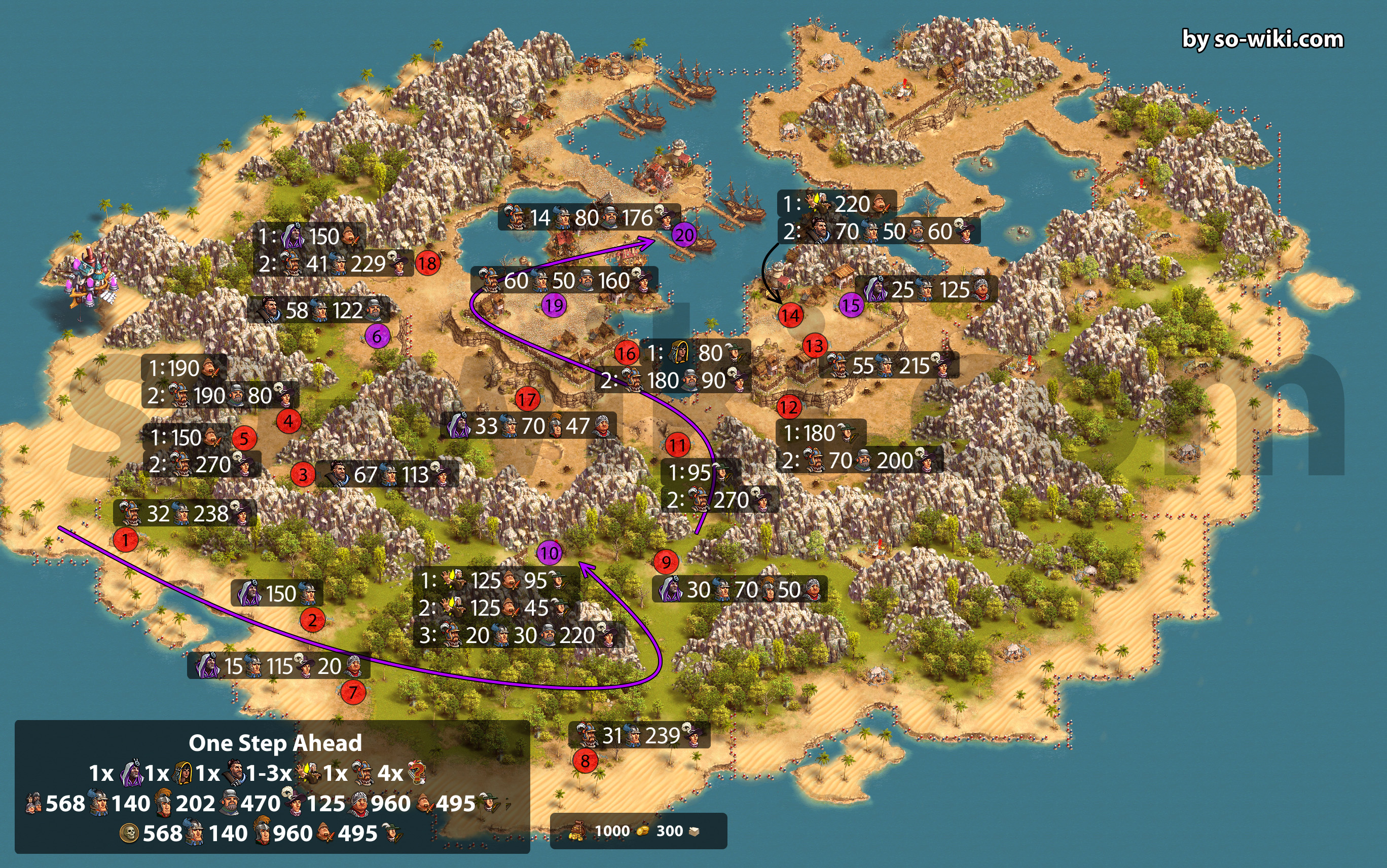Viewport: 1387px width, 868px height.
Task: Select the red marker numbered 18
Action: point(427,263)
